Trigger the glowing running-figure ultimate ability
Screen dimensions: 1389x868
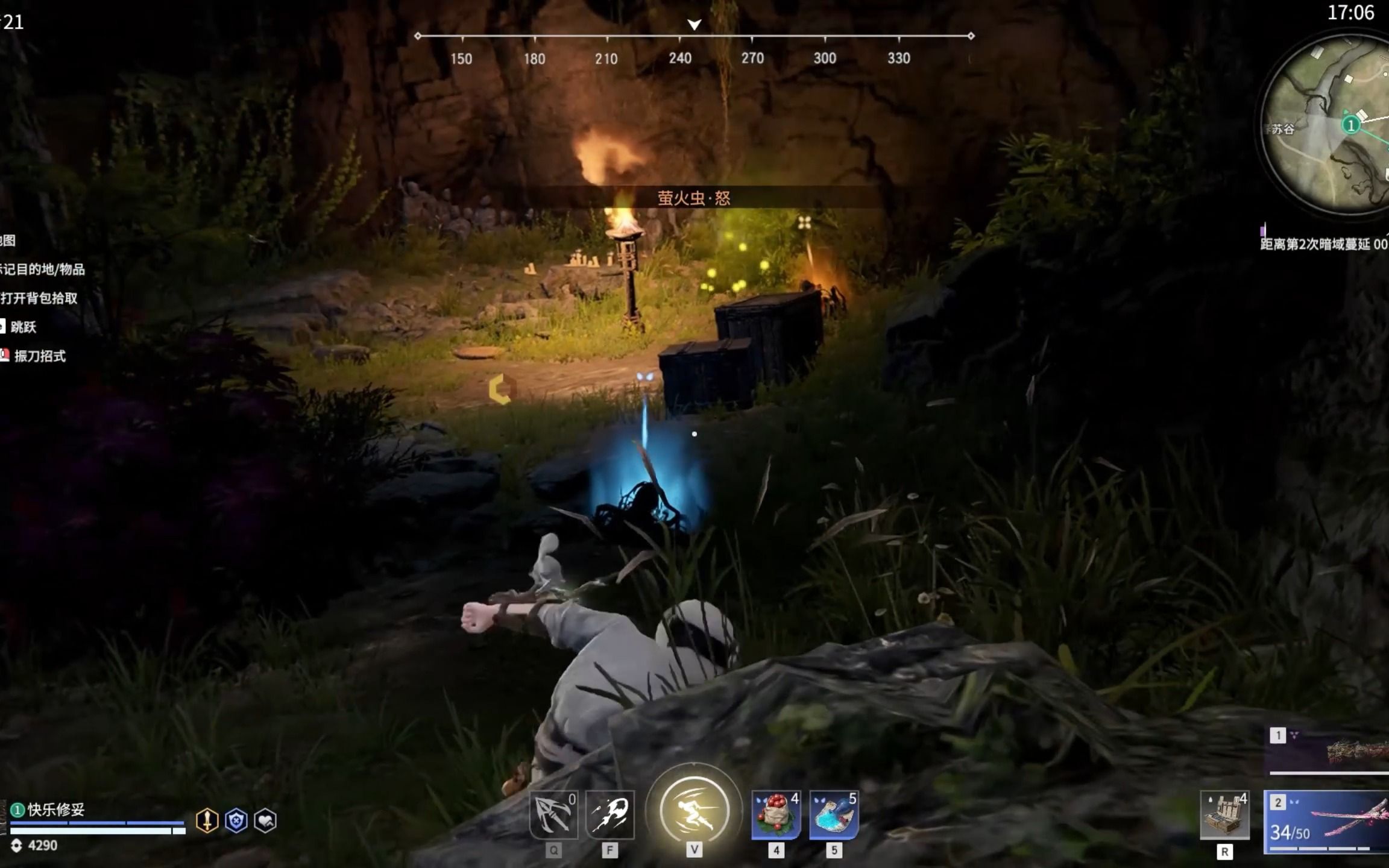click(x=694, y=810)
